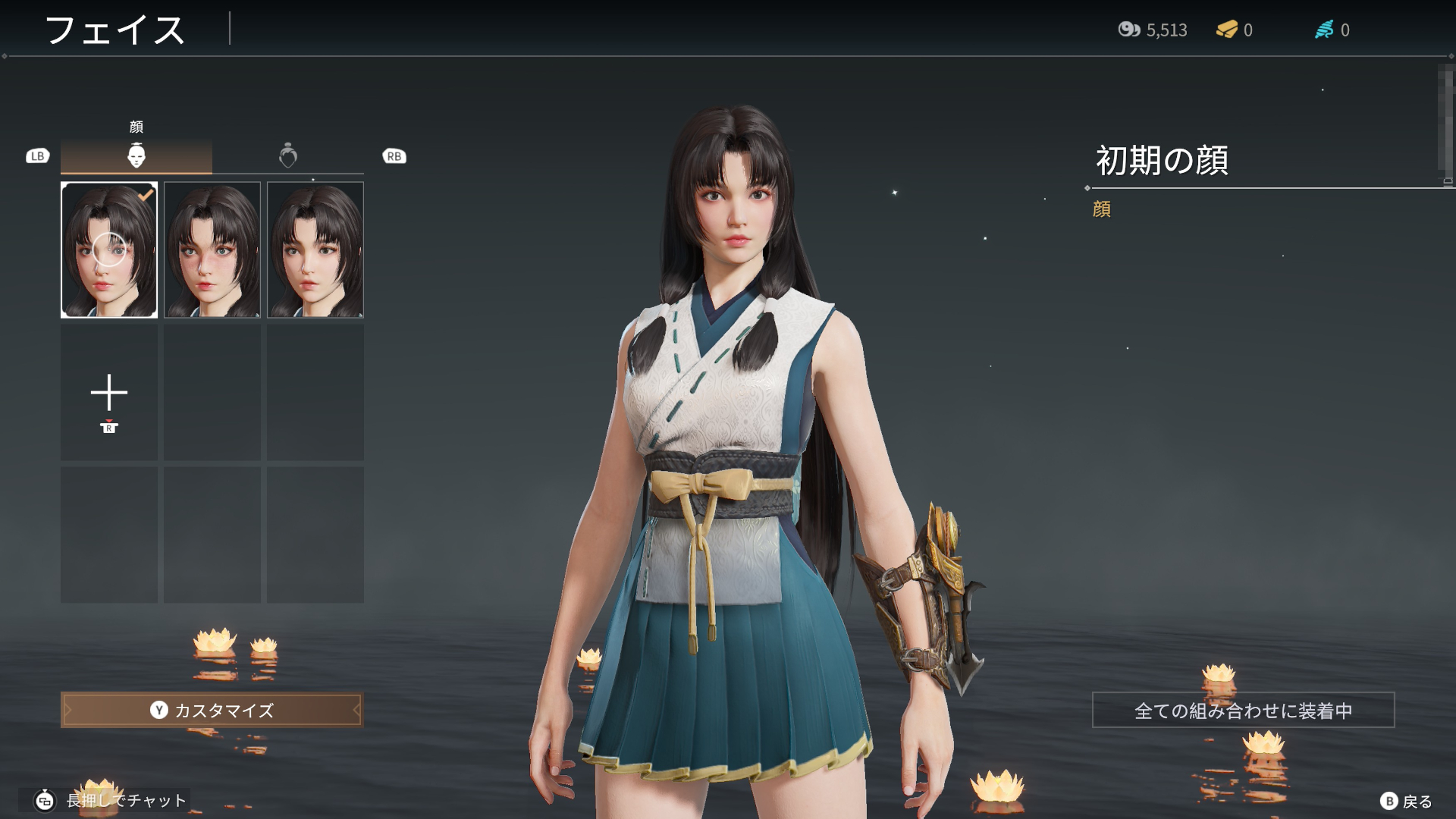Open the カスタマイズ customize button
The width and height of the screenshot is (1456, 819).
click(212, 710)
